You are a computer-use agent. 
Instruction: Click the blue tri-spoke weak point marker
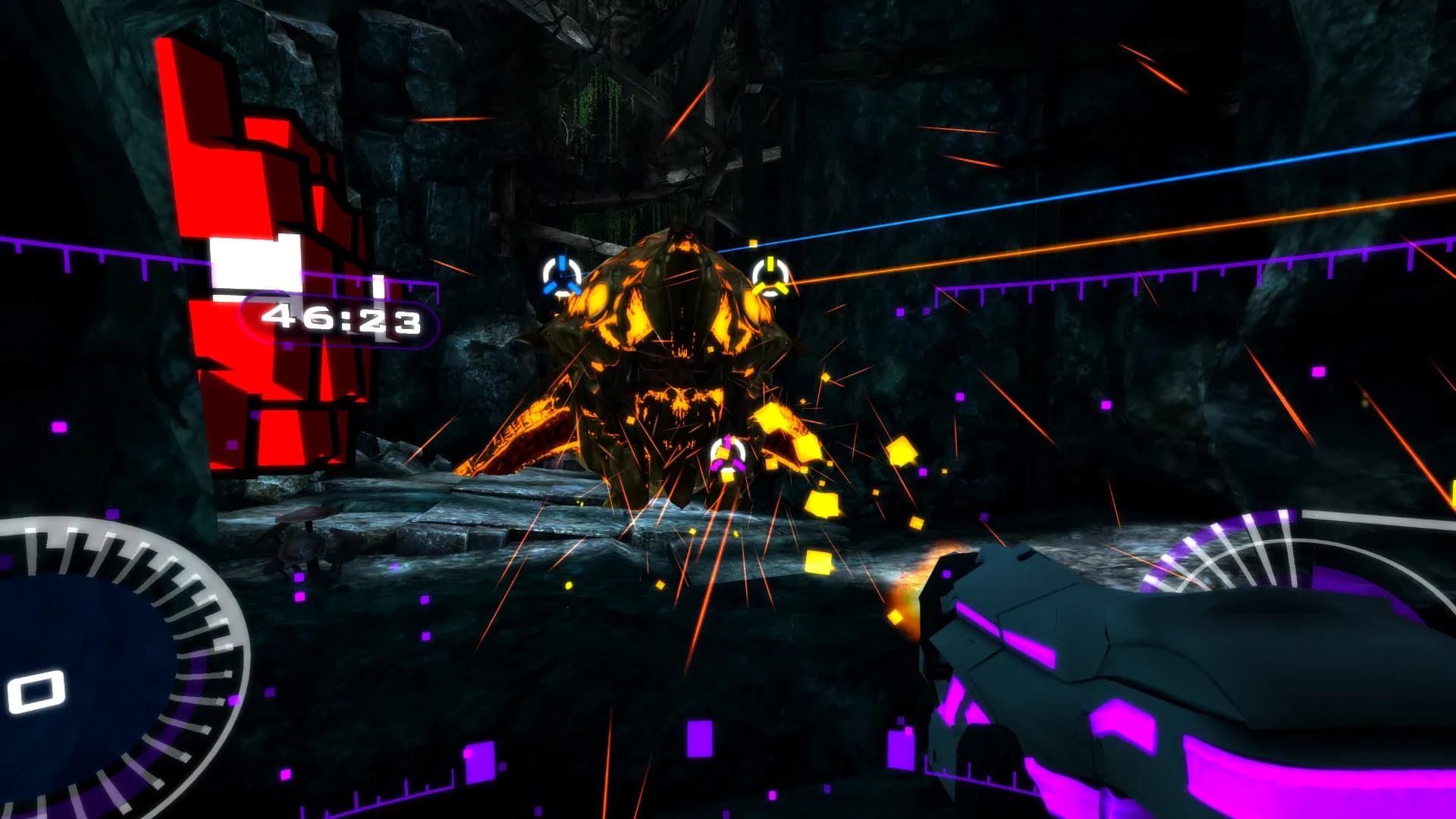[561, 277]
